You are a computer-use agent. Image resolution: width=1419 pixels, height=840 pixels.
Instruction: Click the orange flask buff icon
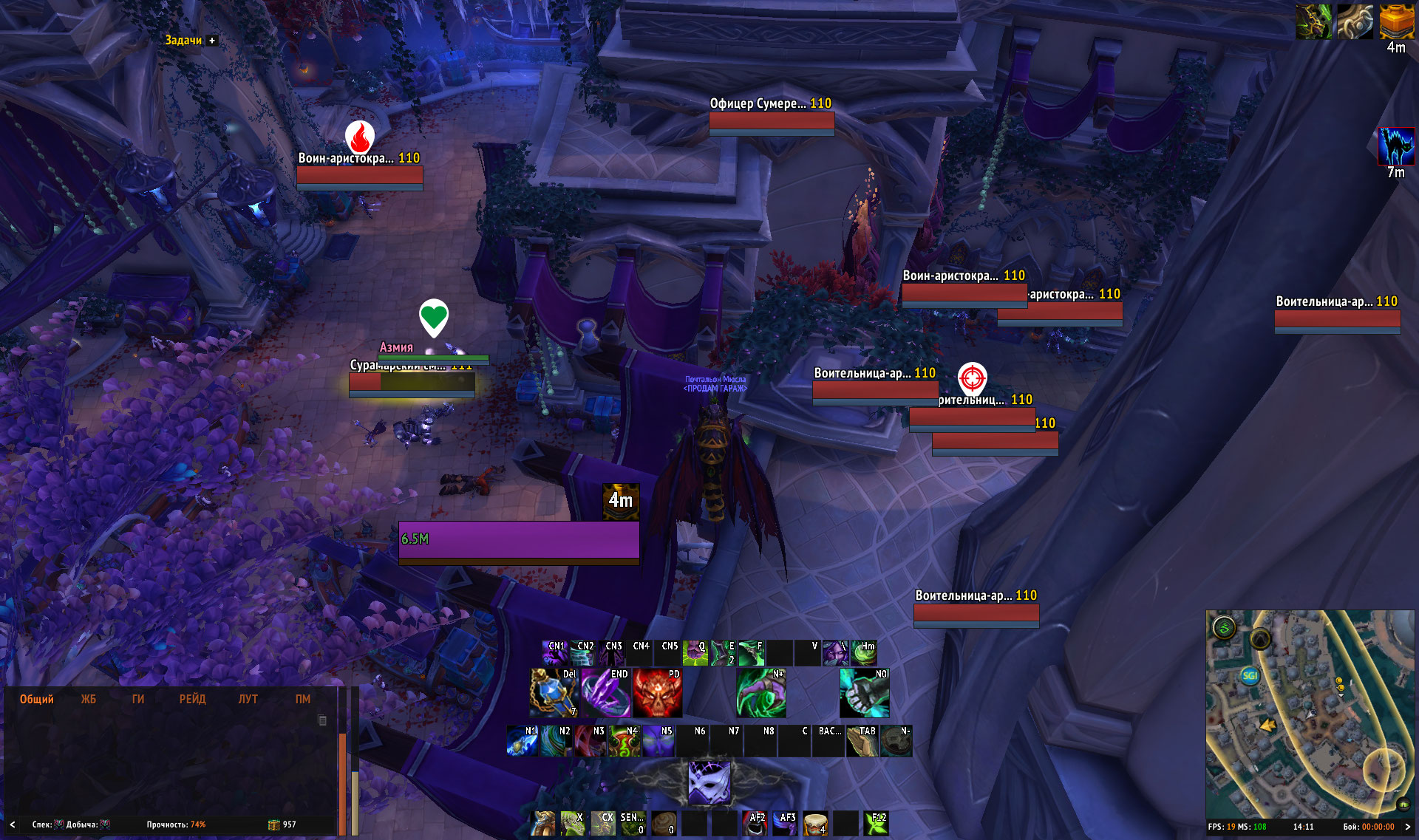1396,21
